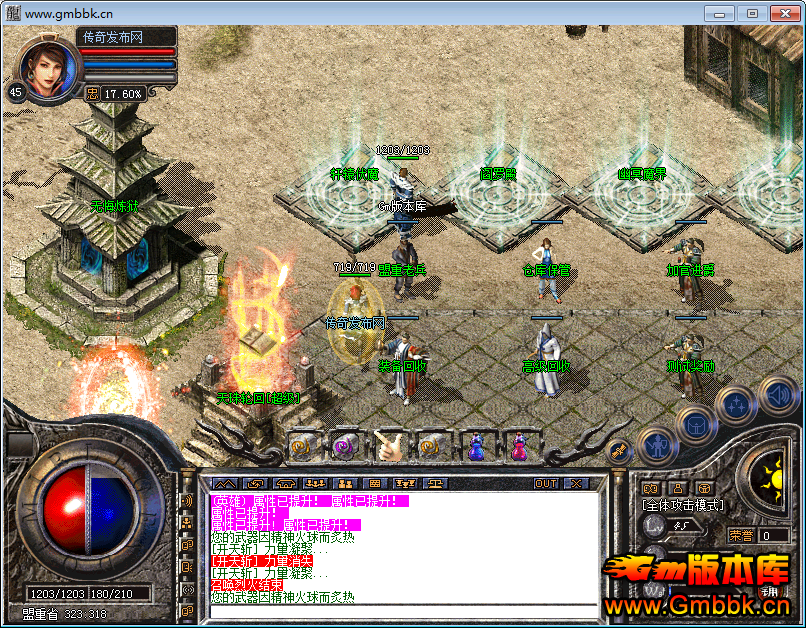The width and height of the screenshot is (806, 628).
Task: Open the single-person icon above attack mode
Action: [678, 488]
